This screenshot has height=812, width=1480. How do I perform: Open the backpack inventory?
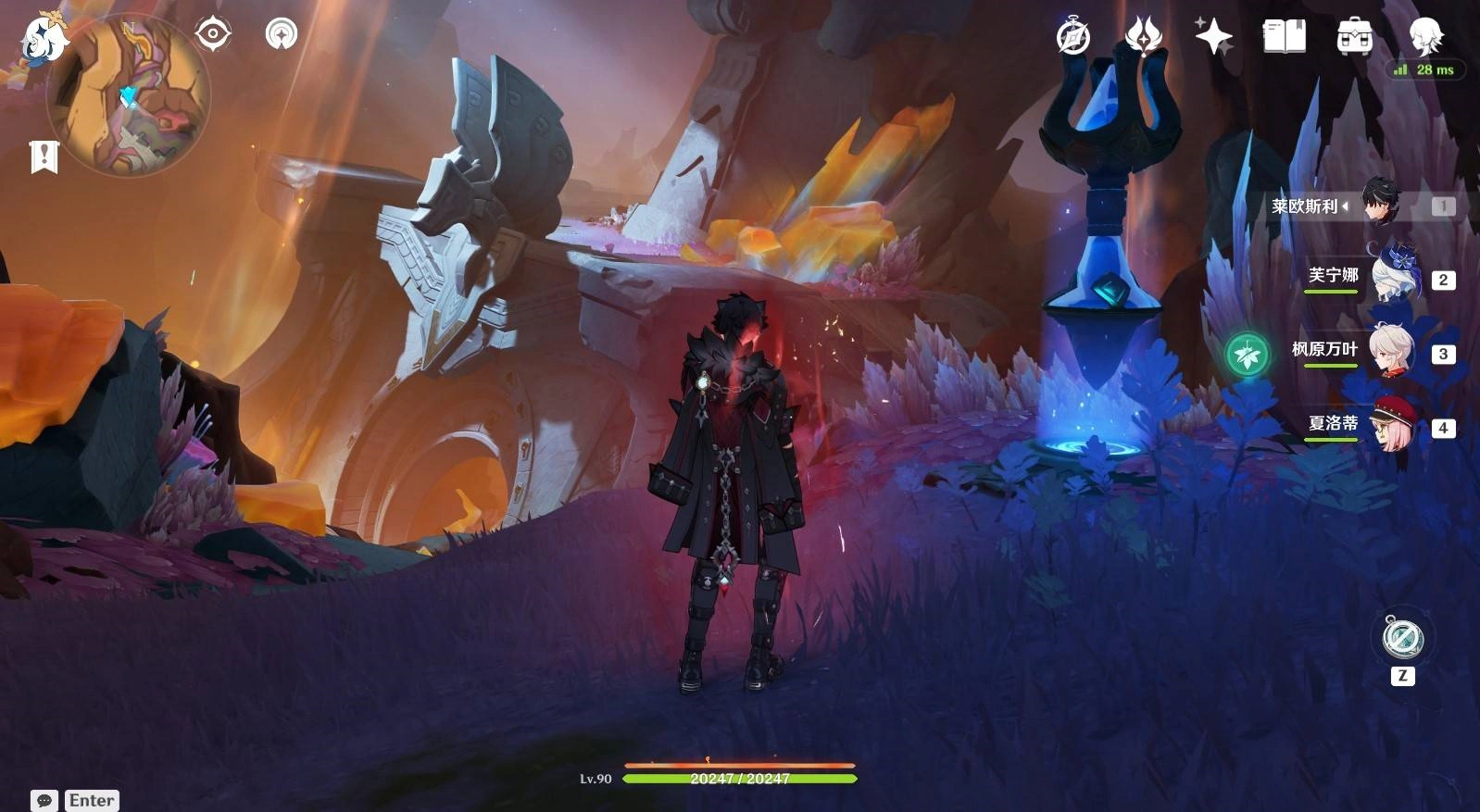(x=1354, y=37)
